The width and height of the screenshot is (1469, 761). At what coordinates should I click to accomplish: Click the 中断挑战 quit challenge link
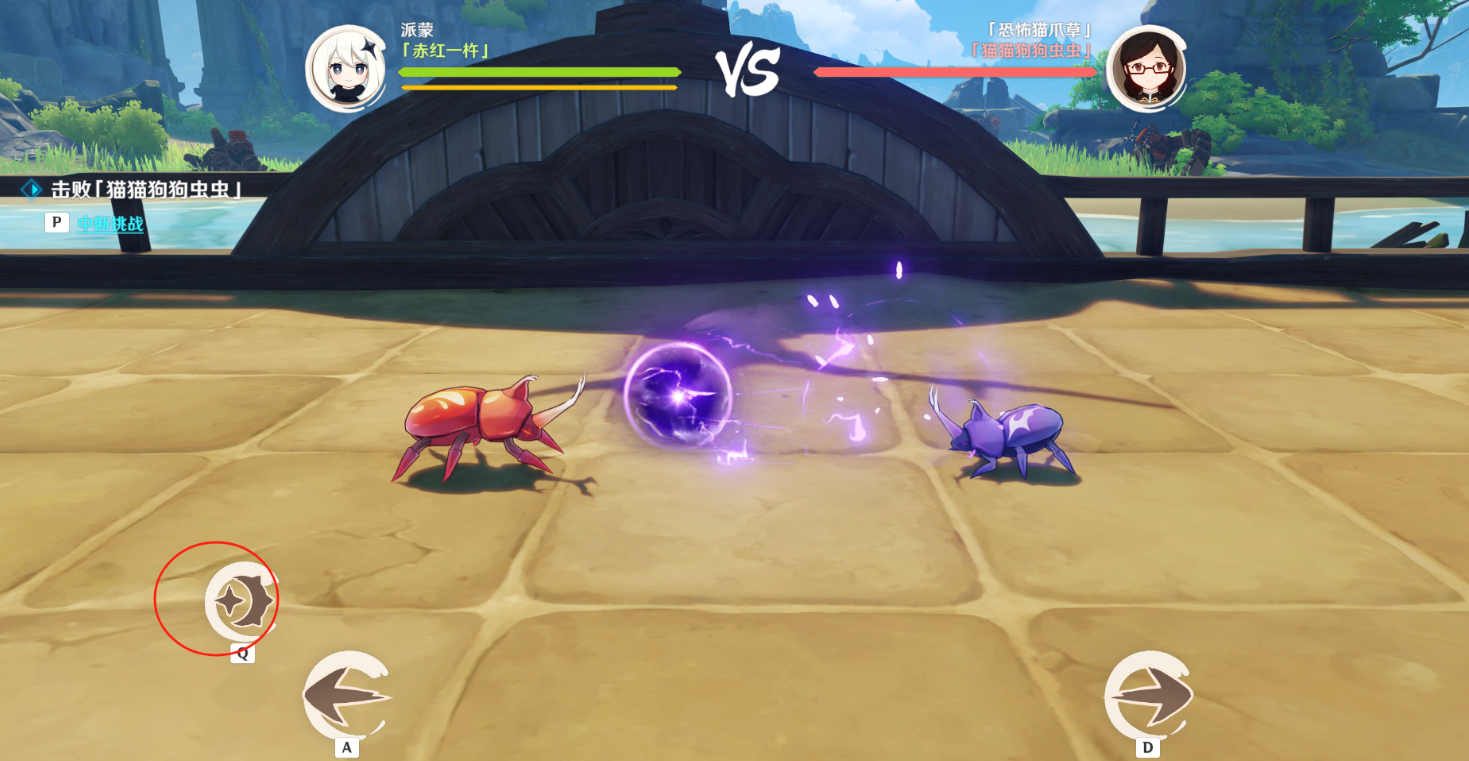(x=111, y=224)
